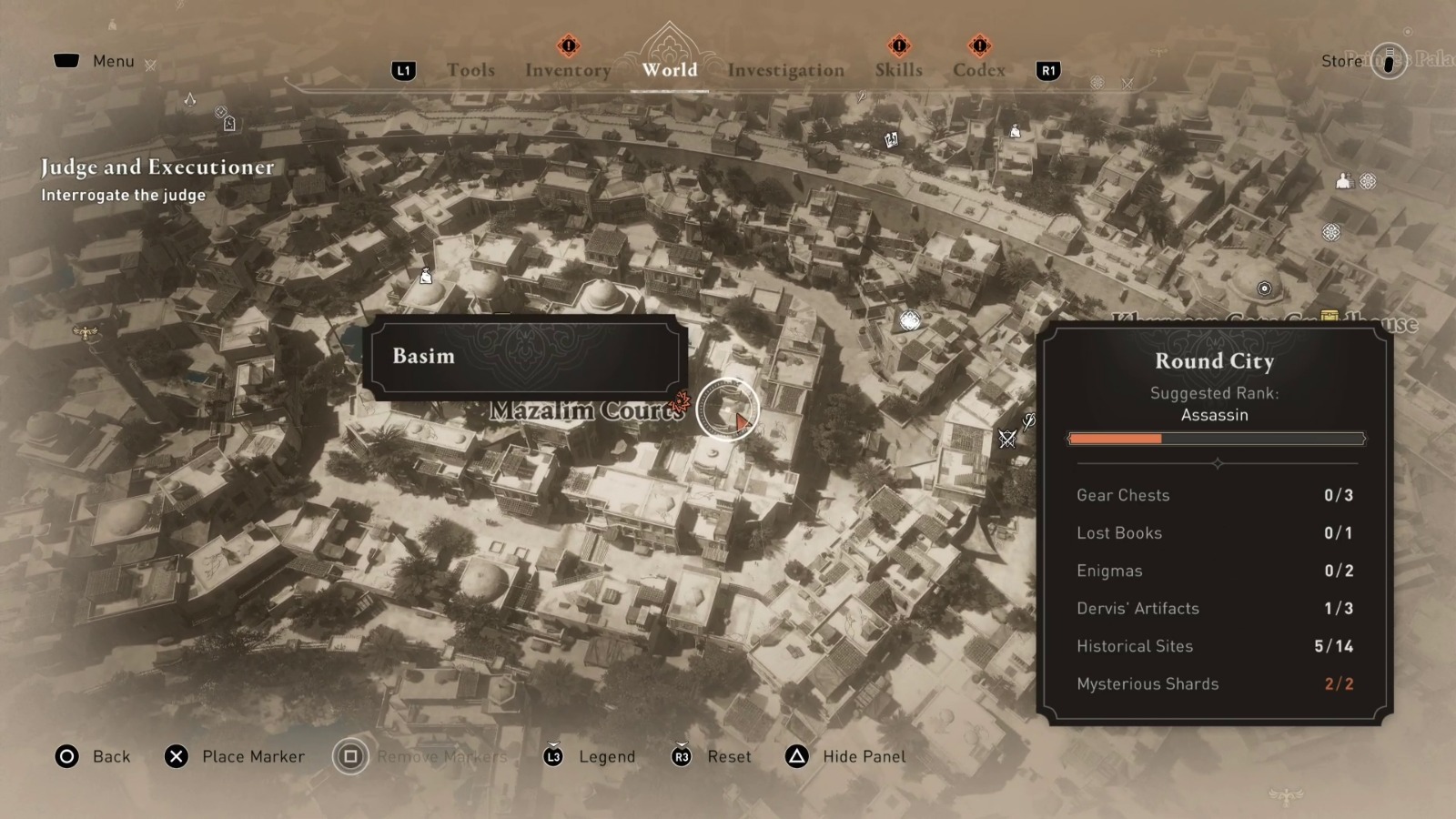
Task: Select the crossed swords icon left of the Round City panel
Action: coord(1006,437)
